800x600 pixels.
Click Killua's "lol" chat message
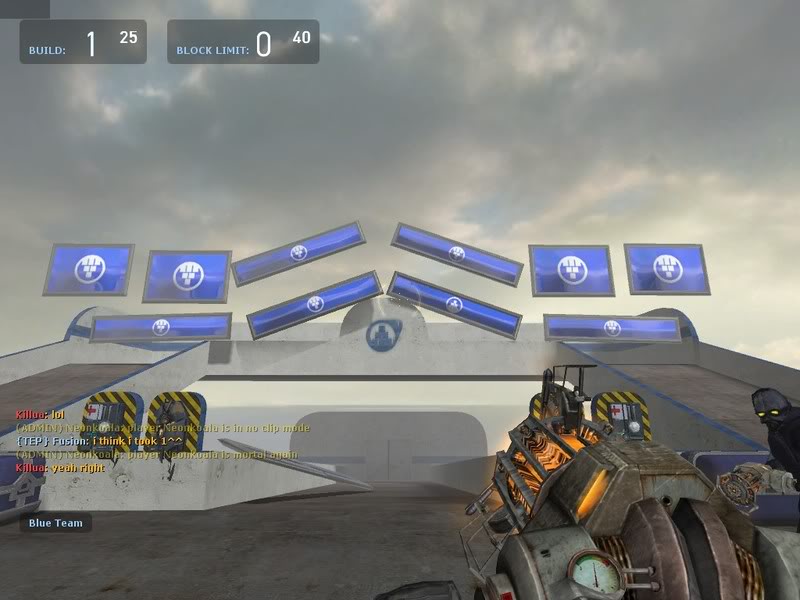pos(40,414)
